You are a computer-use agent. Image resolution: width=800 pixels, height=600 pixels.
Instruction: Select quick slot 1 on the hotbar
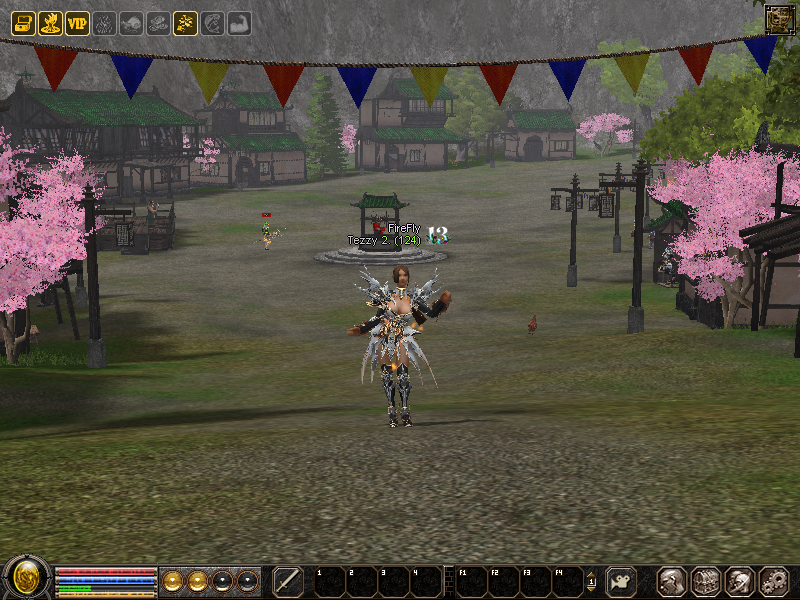pyautogui.click(x=329, y=581)
